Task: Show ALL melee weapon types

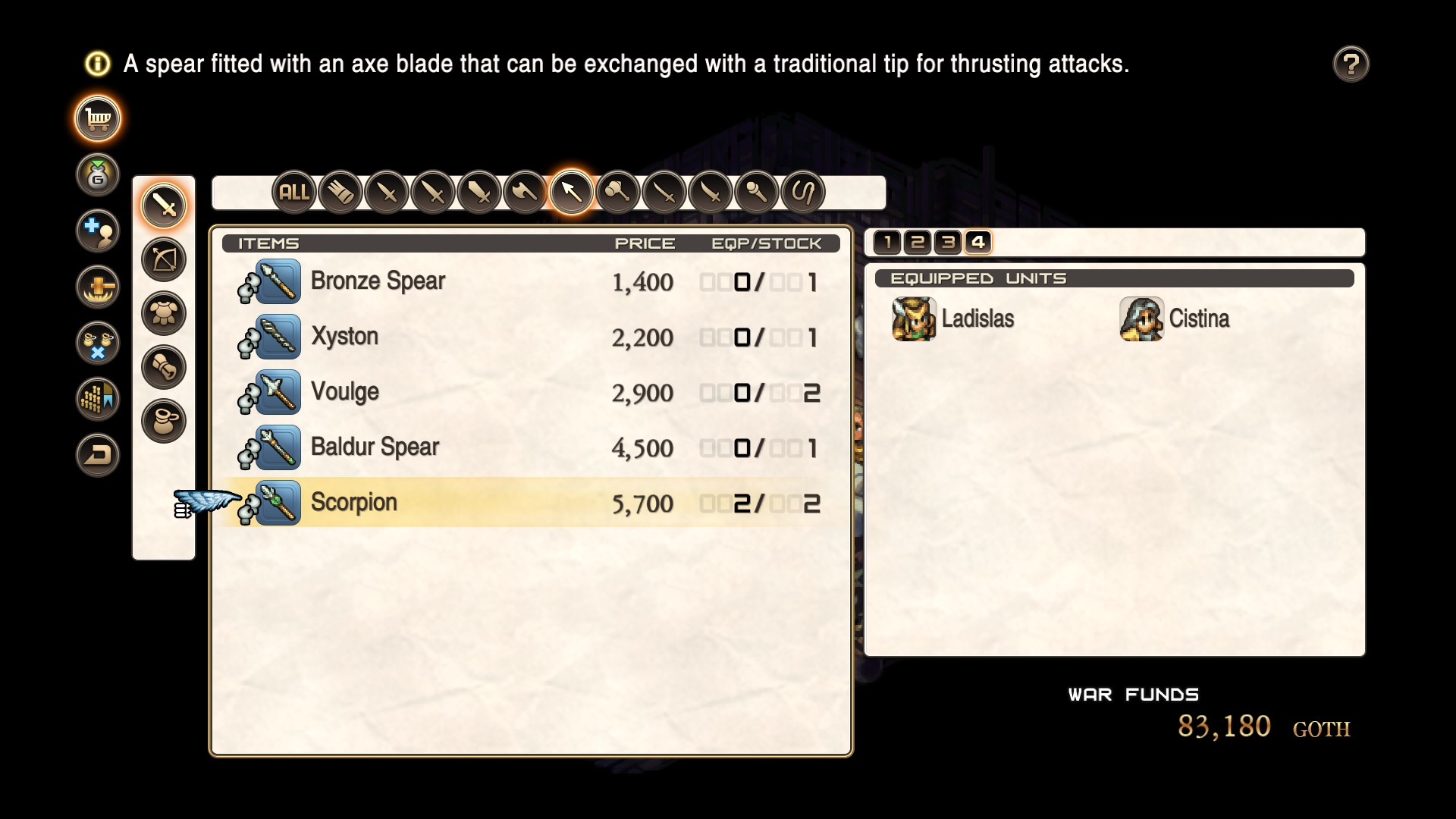Action: (x=294, y=193)
